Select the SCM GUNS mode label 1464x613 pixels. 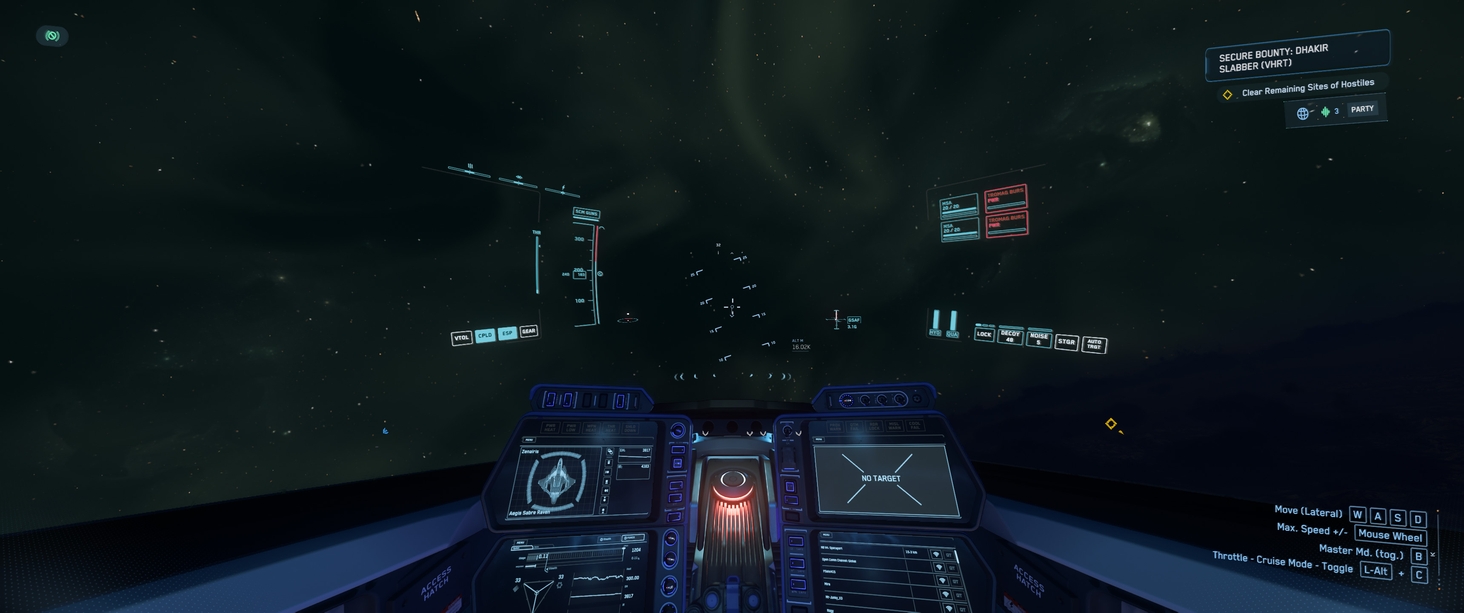tap(586, 212)
